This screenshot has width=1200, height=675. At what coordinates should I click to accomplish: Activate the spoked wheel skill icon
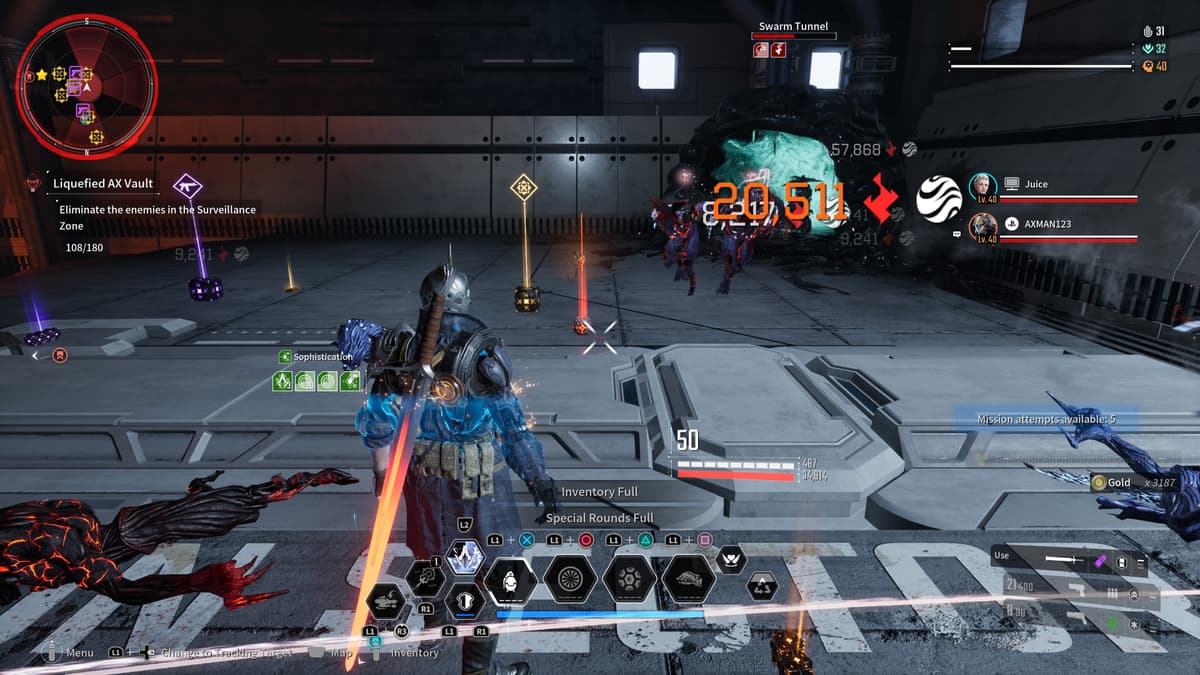coord(572,579)
